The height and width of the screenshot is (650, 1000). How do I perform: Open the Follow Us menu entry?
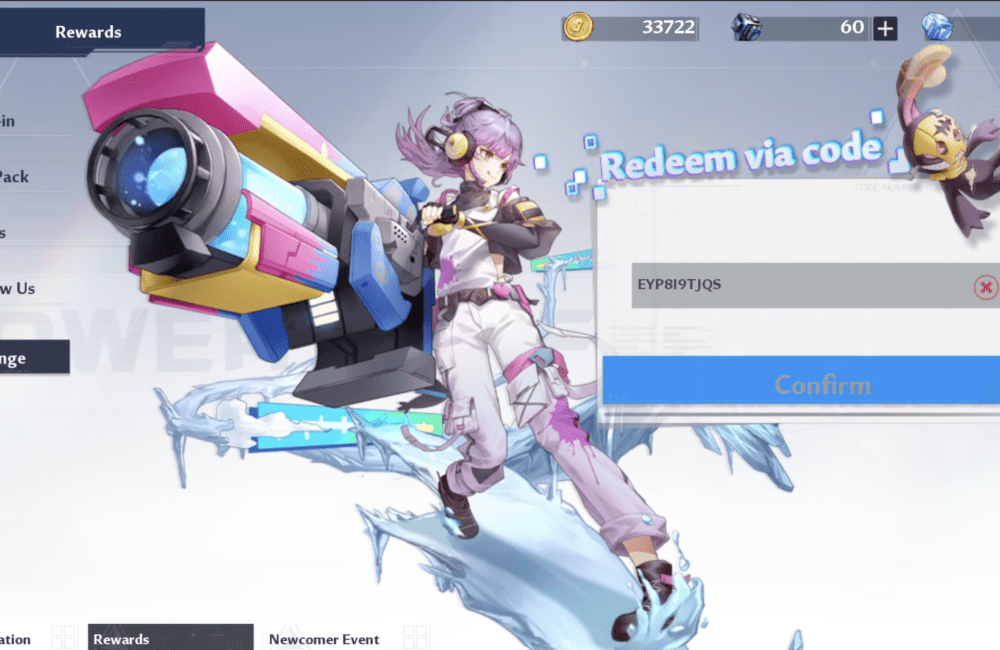pyautogui.click(x=20, y=288)
